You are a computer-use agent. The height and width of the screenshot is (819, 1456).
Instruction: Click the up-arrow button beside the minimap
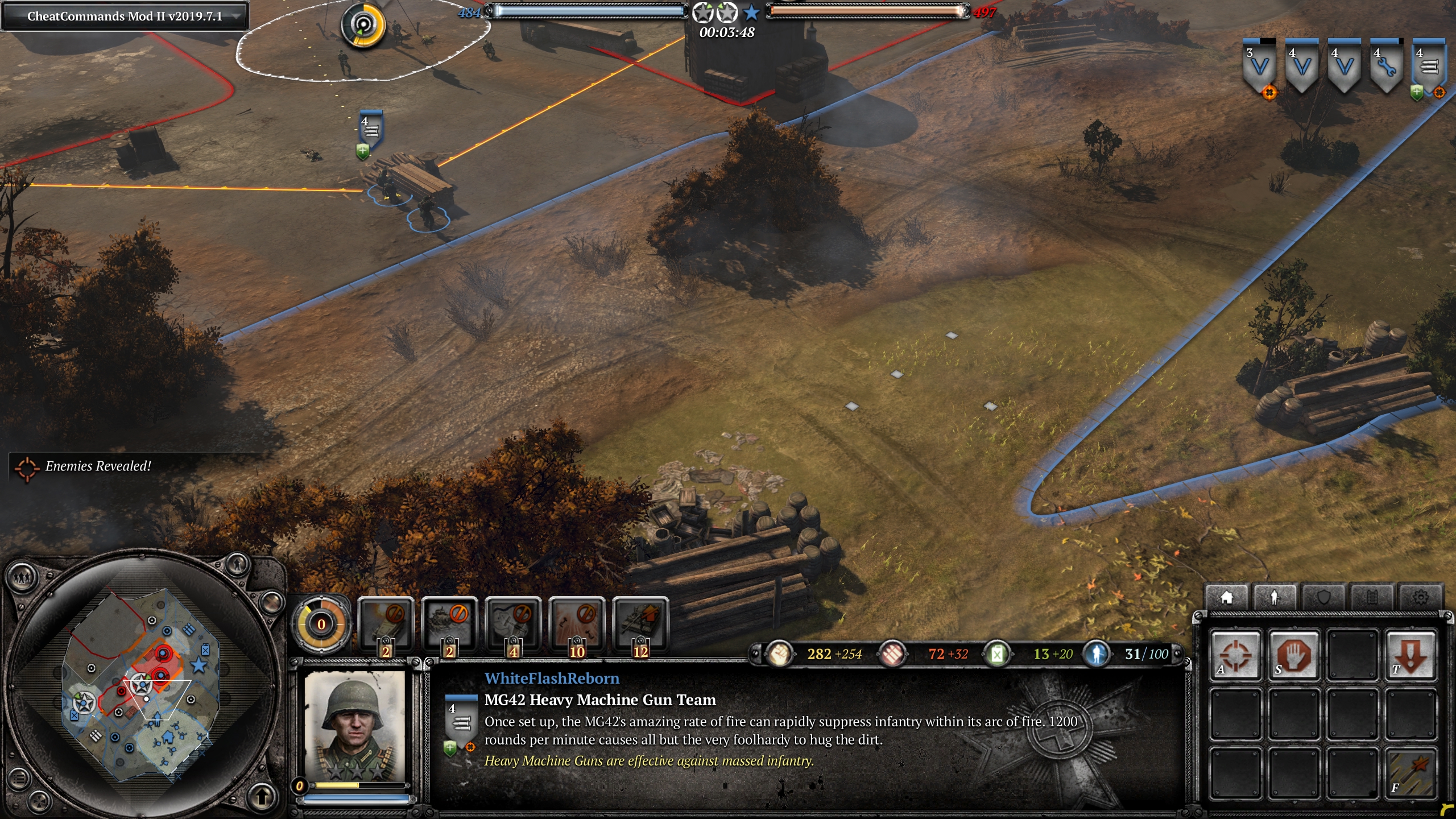point(262,796)
